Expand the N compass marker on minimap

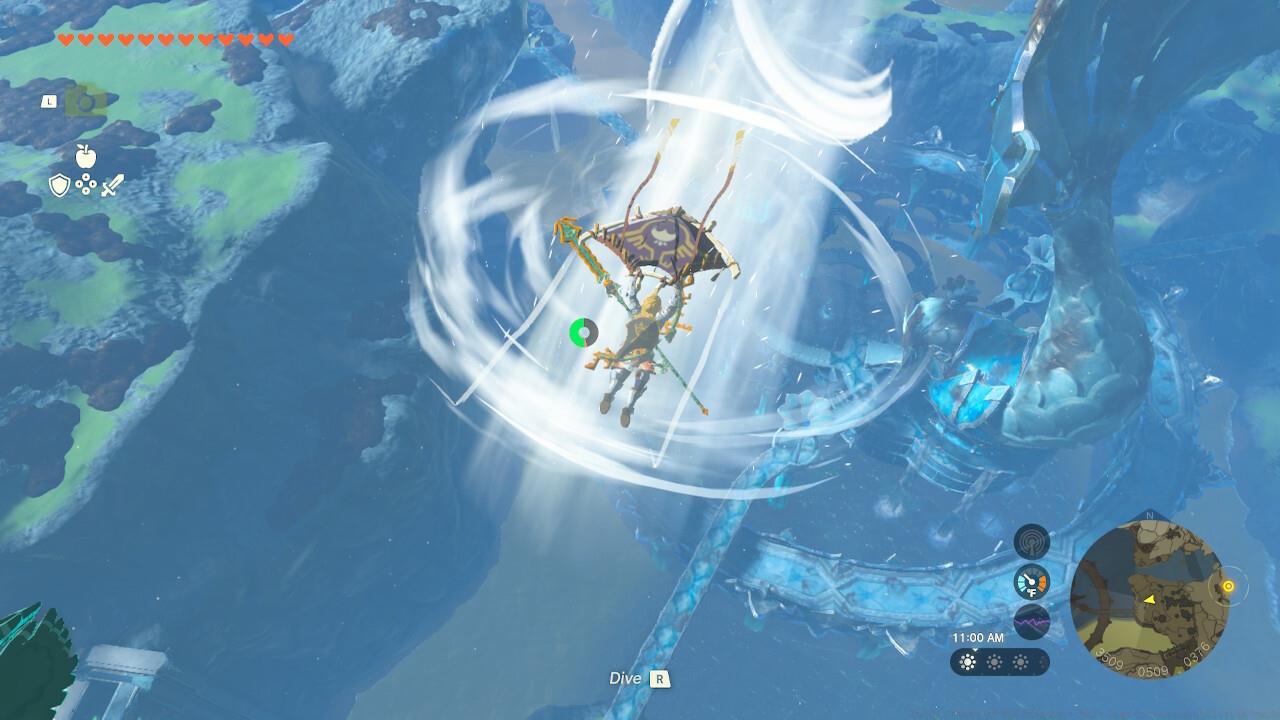[x=1149, y=516]
